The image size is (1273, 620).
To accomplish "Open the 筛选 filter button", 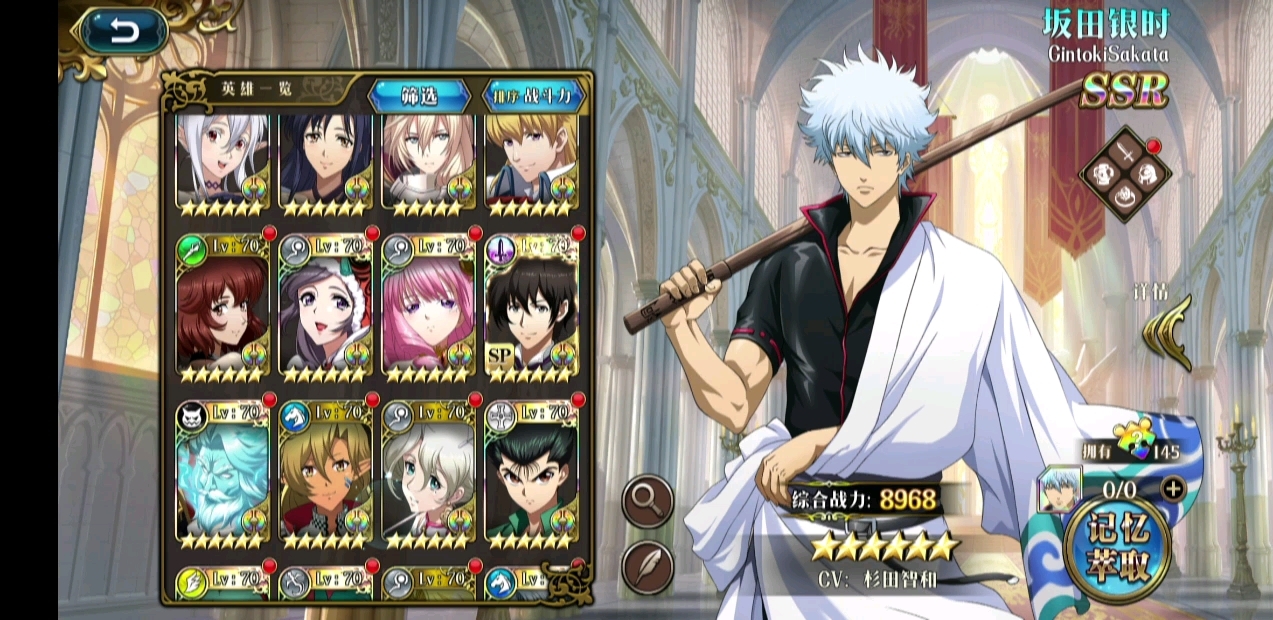I will click(419, 96).
